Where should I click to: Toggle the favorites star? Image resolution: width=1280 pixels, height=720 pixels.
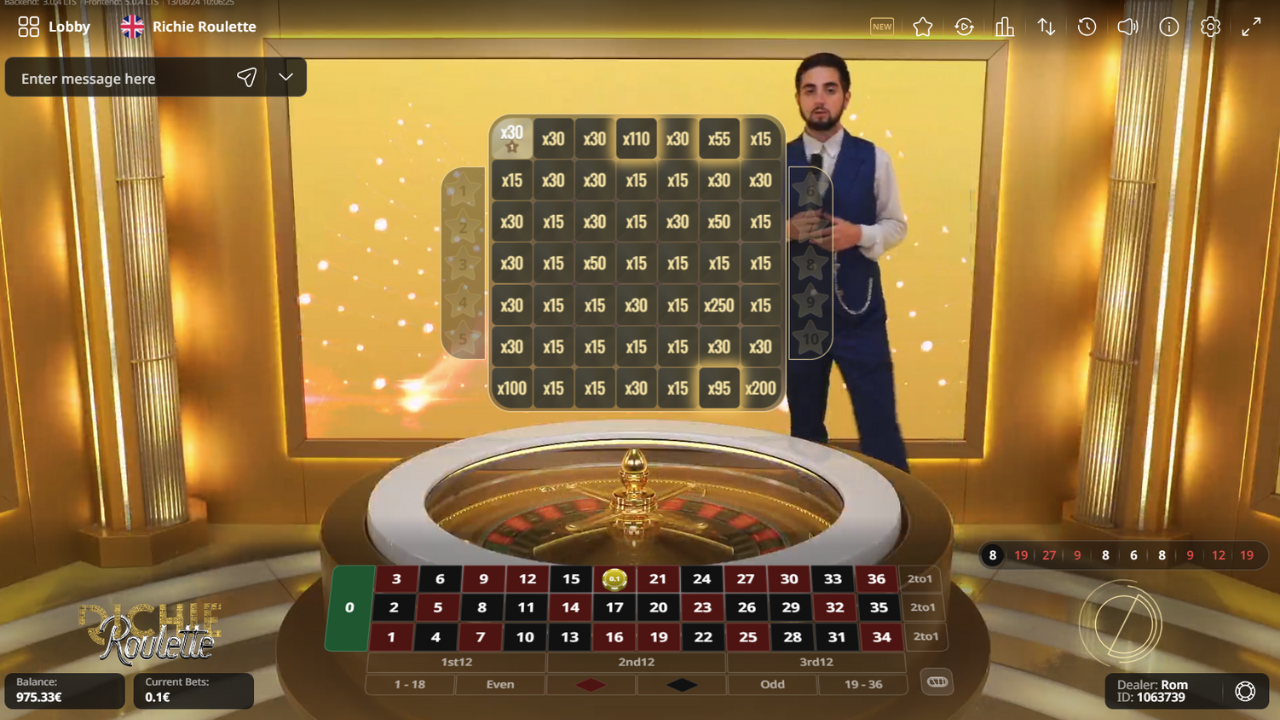point(923,27)
